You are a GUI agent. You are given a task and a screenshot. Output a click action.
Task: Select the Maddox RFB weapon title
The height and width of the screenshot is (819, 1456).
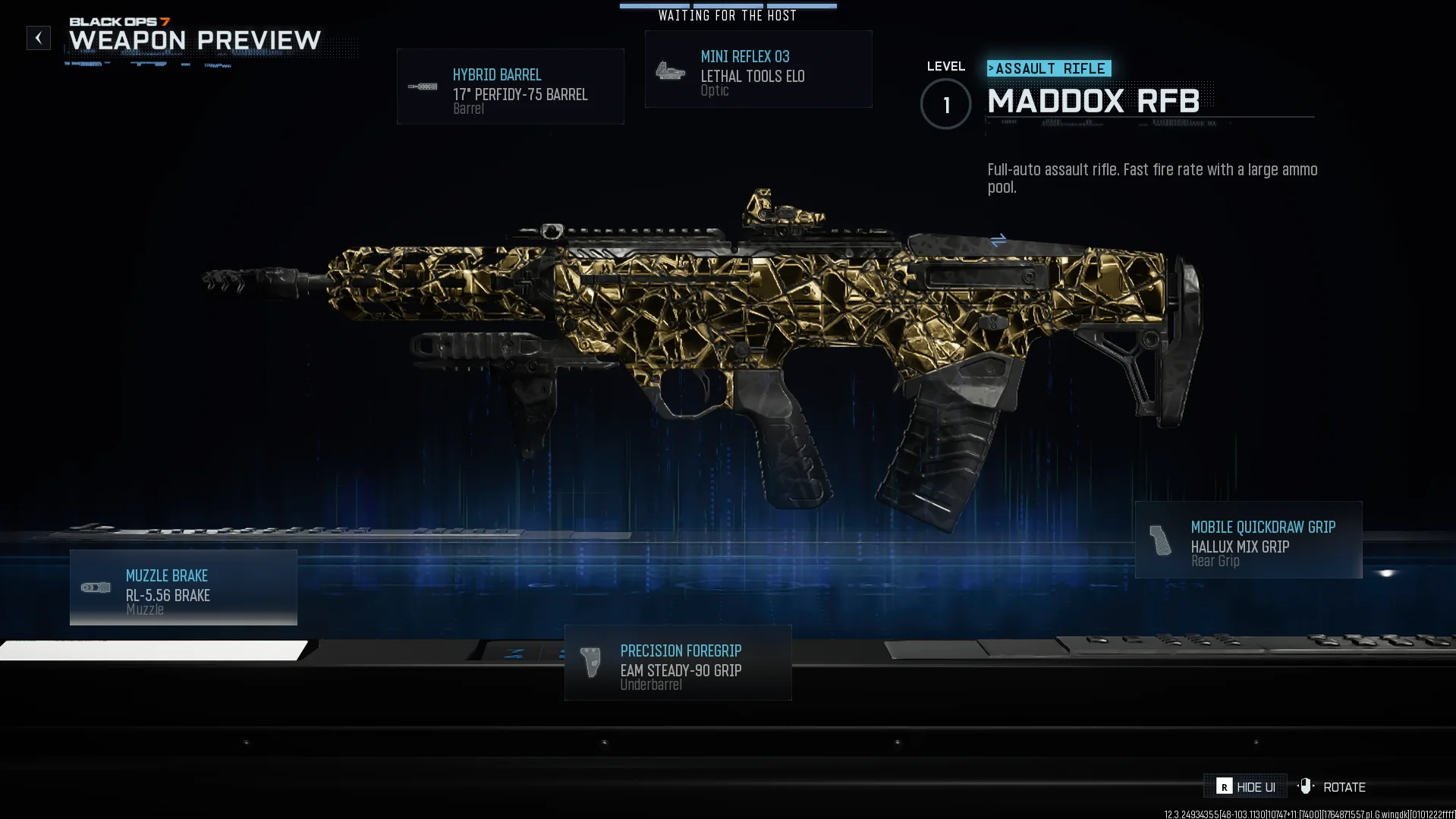click(1093, 101)
